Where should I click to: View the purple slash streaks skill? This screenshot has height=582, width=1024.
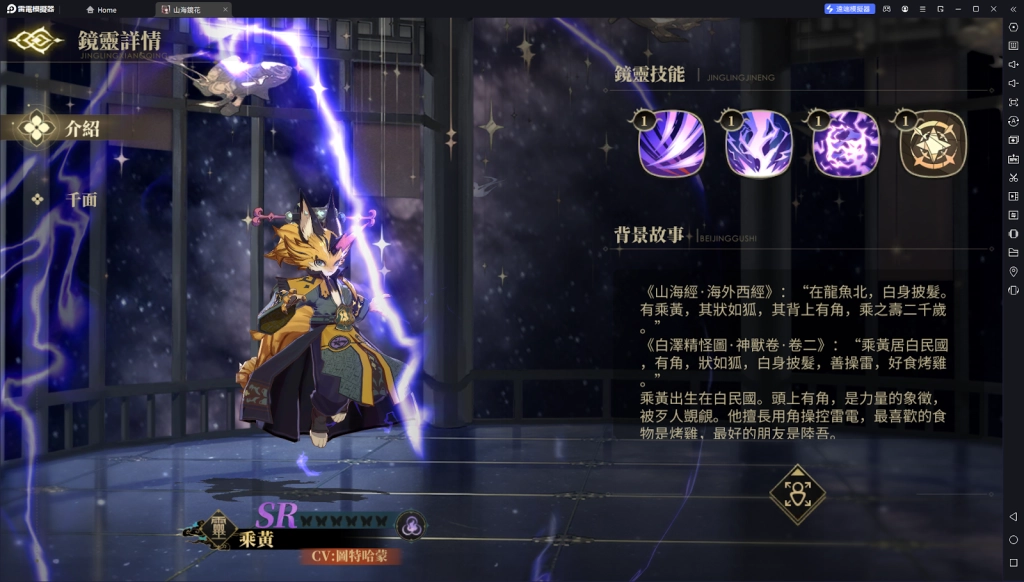pos(672,144)
